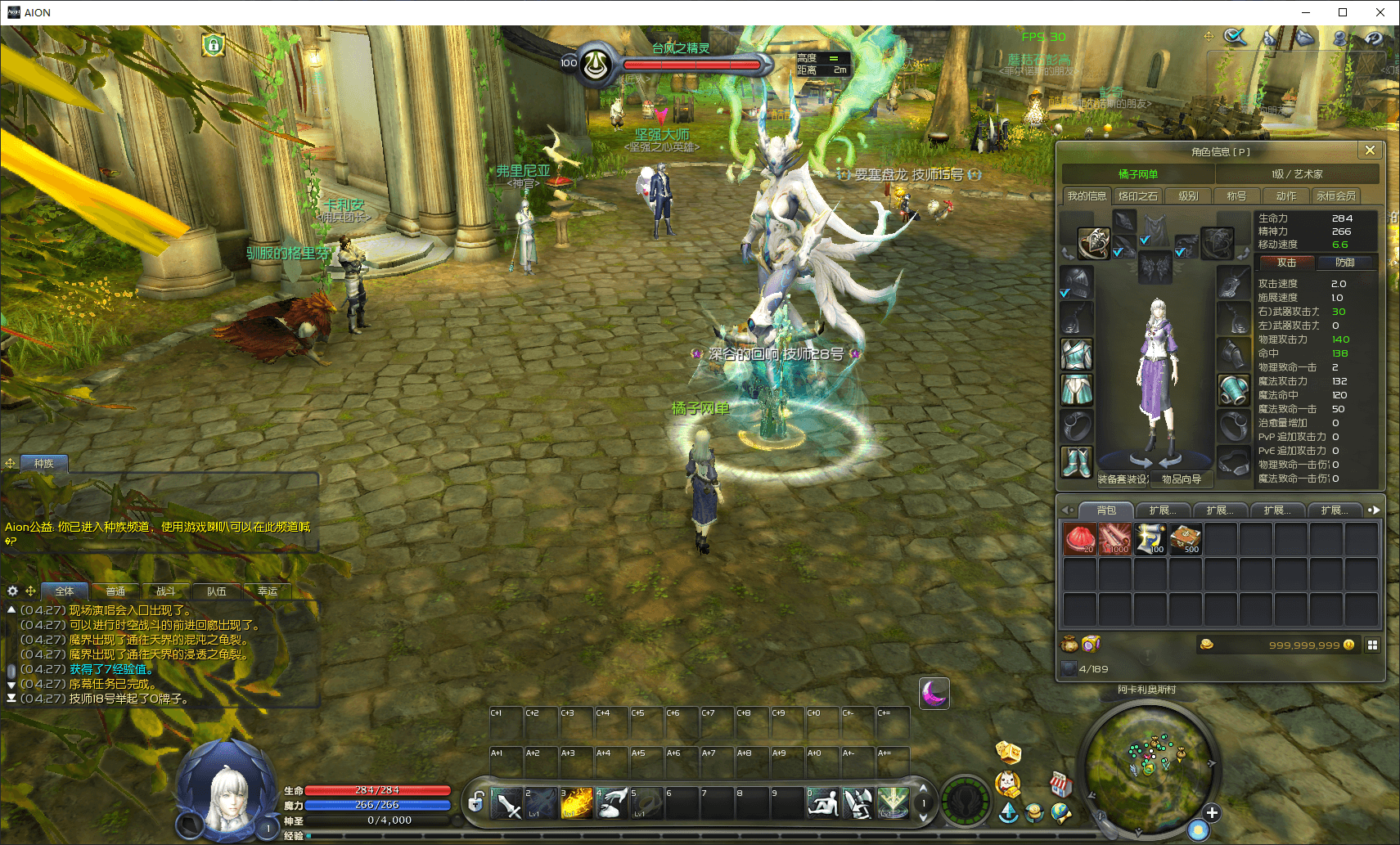Click the purple crescent moon icon
This screenshot has height=845, width=1400.
pyautogui.click(x=934, y=694)
